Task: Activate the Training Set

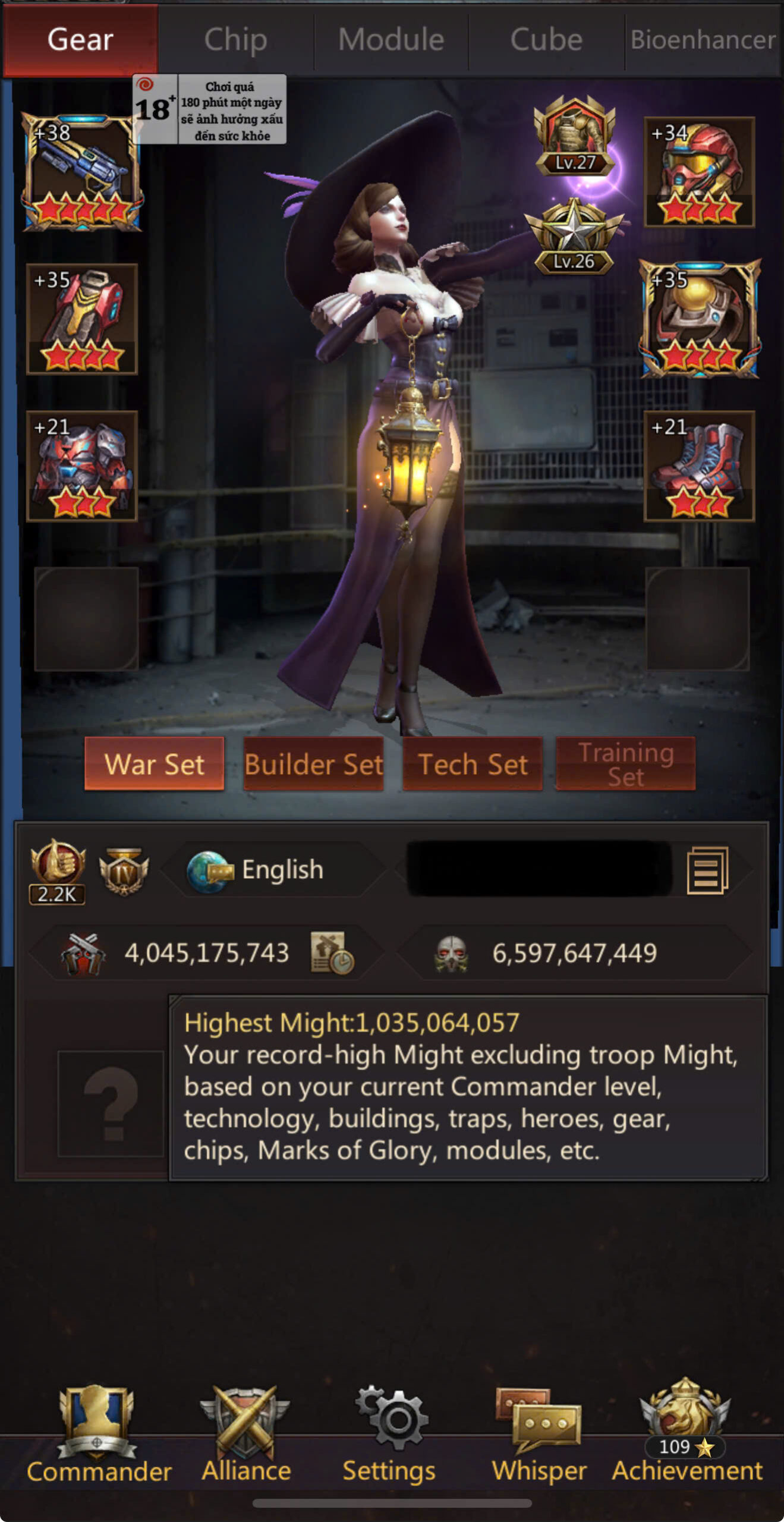Action: pos(625,764)
